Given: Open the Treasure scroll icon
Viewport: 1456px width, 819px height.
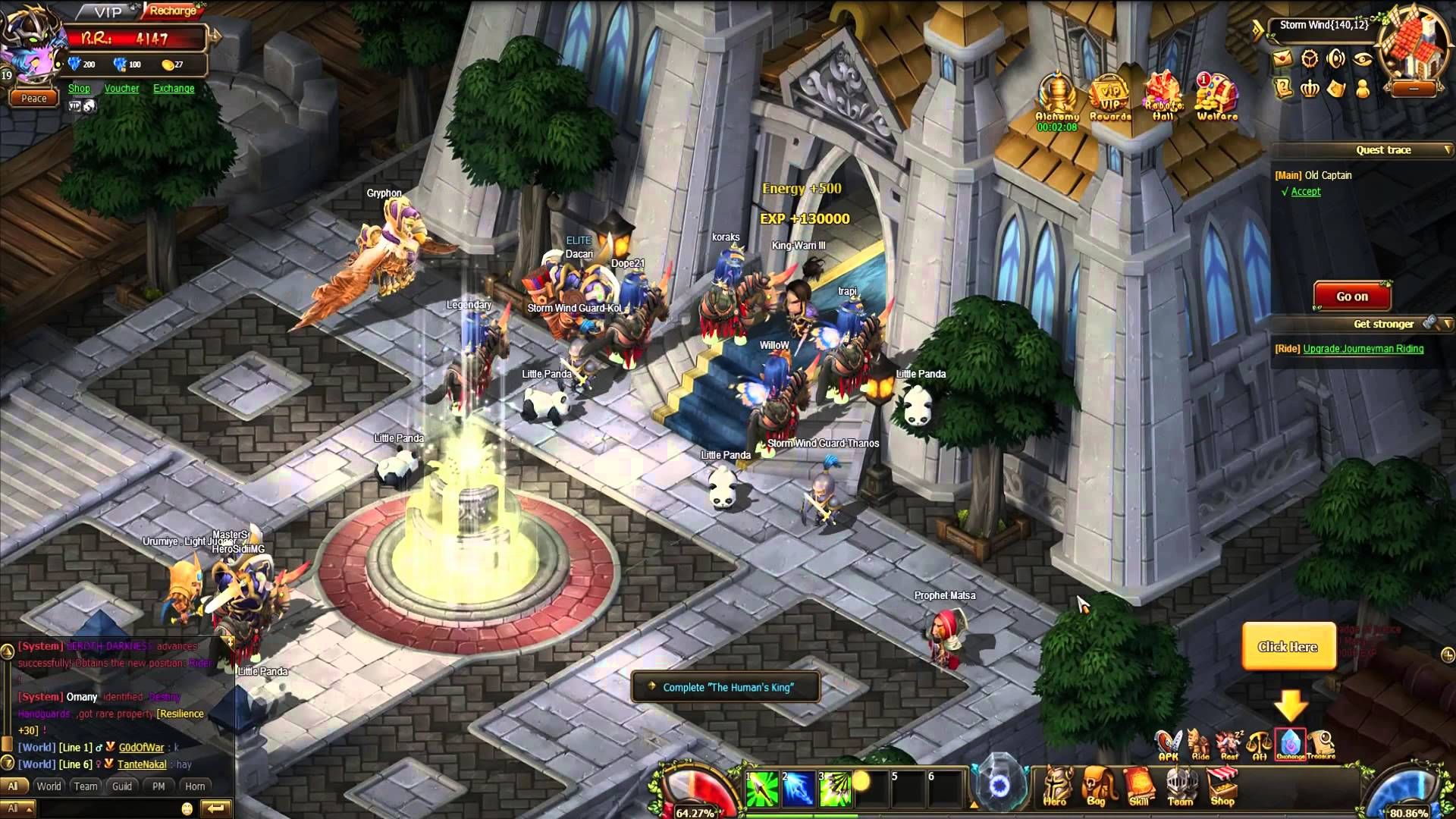Looking at the screenshot, I should [1321, 743].
